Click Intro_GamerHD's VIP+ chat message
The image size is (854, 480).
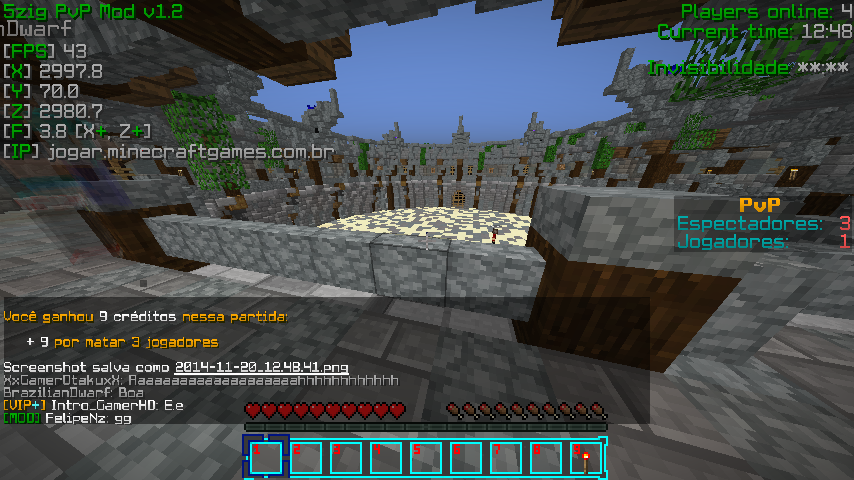94,405
